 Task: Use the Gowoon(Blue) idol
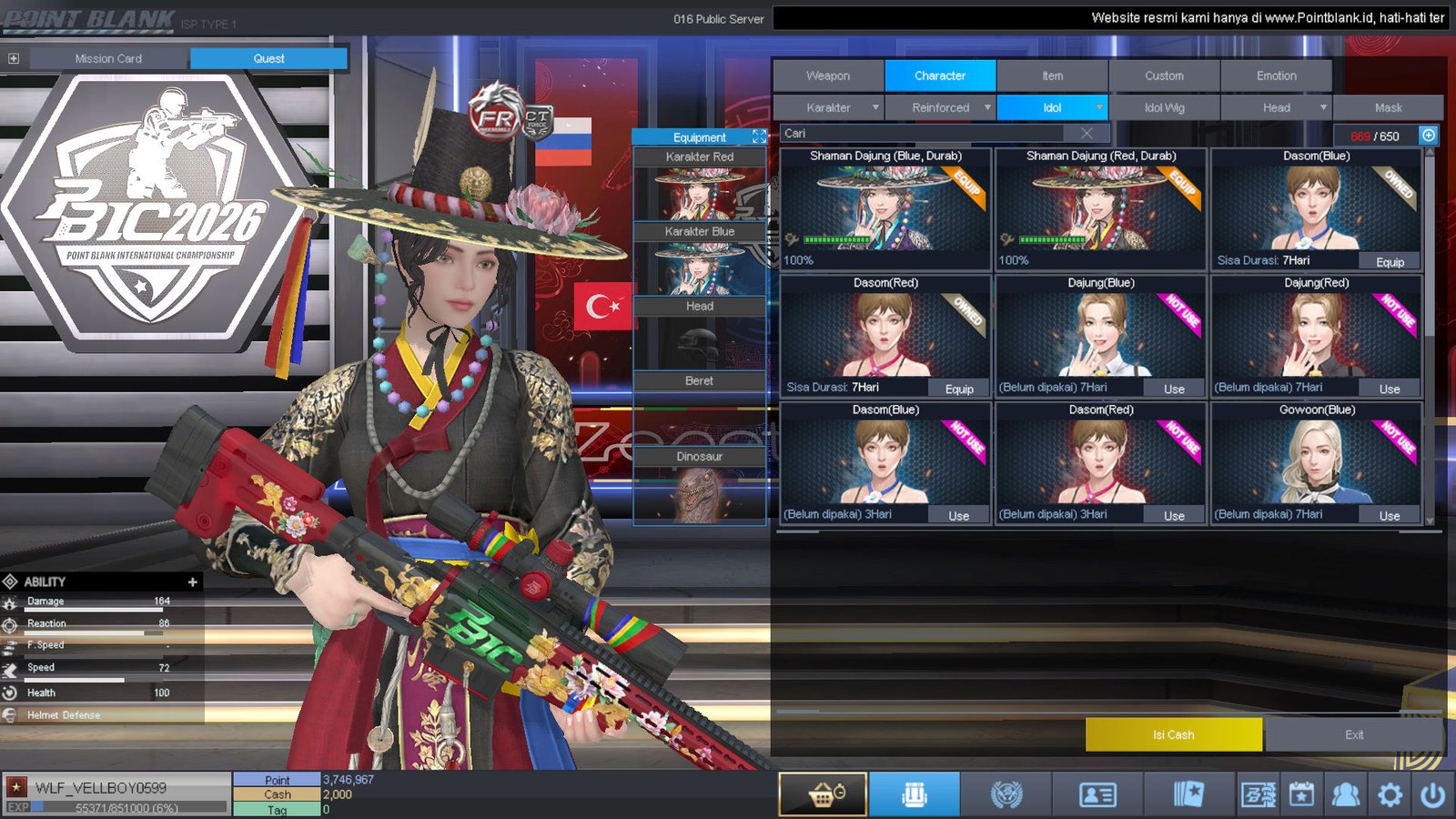(x=1390, y=516)
